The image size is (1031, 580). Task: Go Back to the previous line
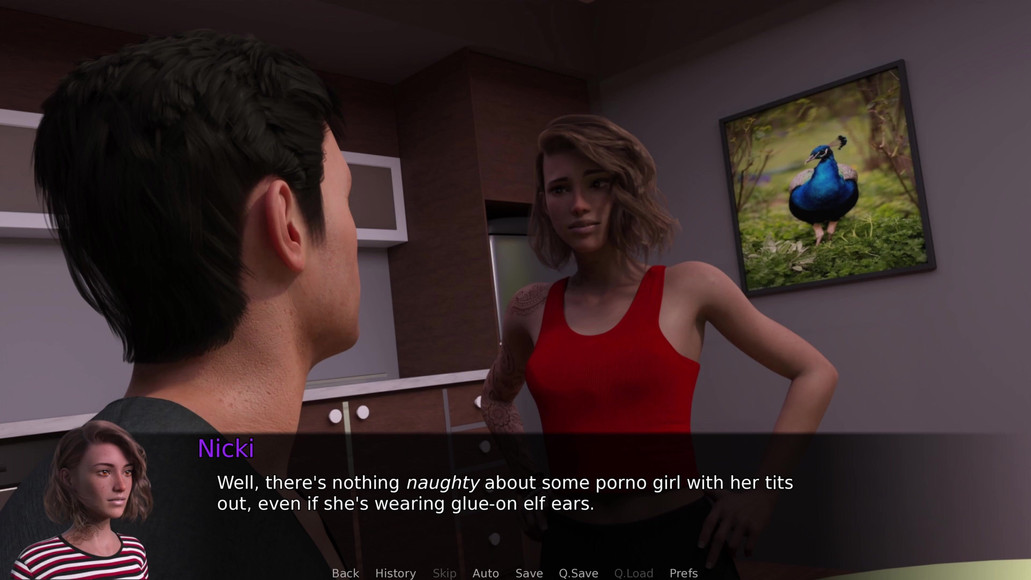pyautogui.click(x=345, y=573)
